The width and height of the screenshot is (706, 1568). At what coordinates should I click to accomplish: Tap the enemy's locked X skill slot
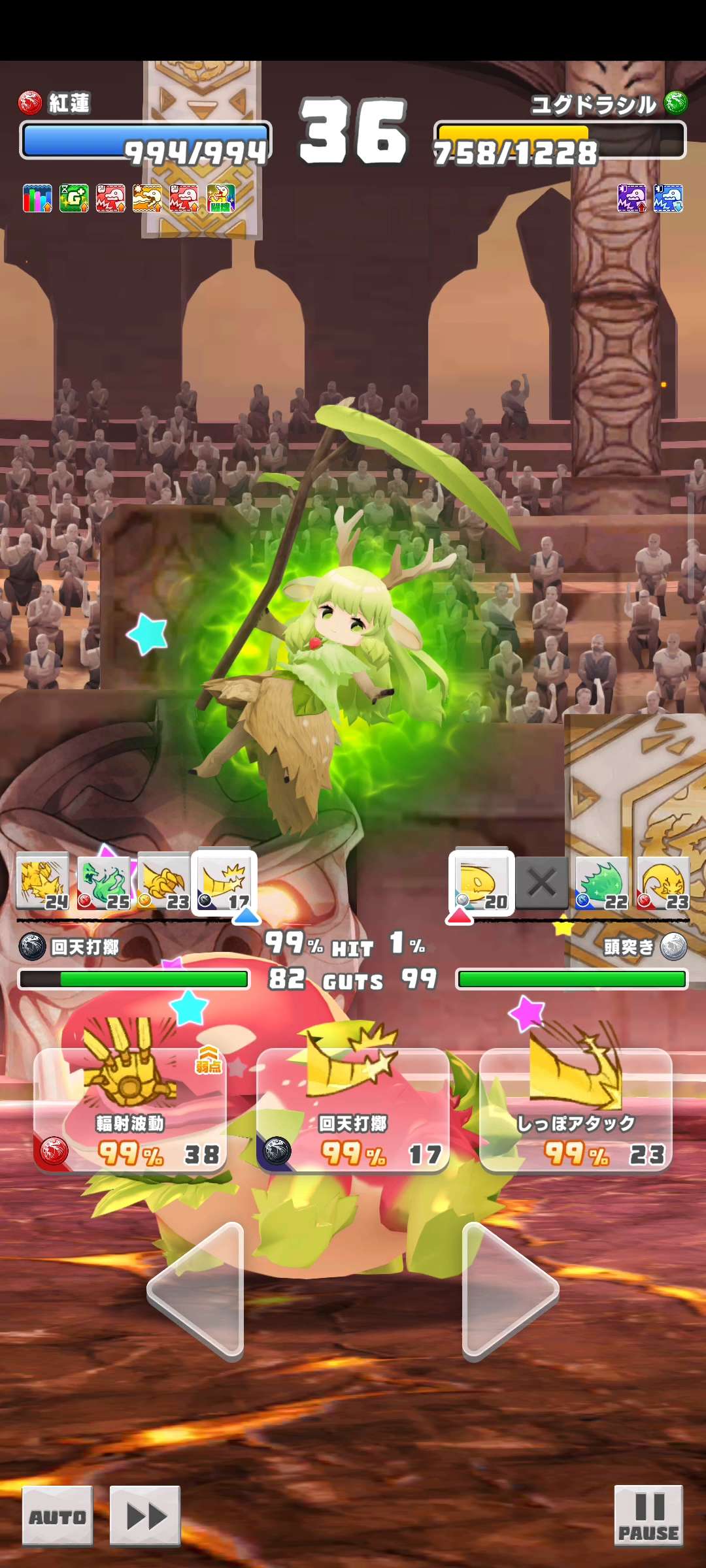coord(542,883)
